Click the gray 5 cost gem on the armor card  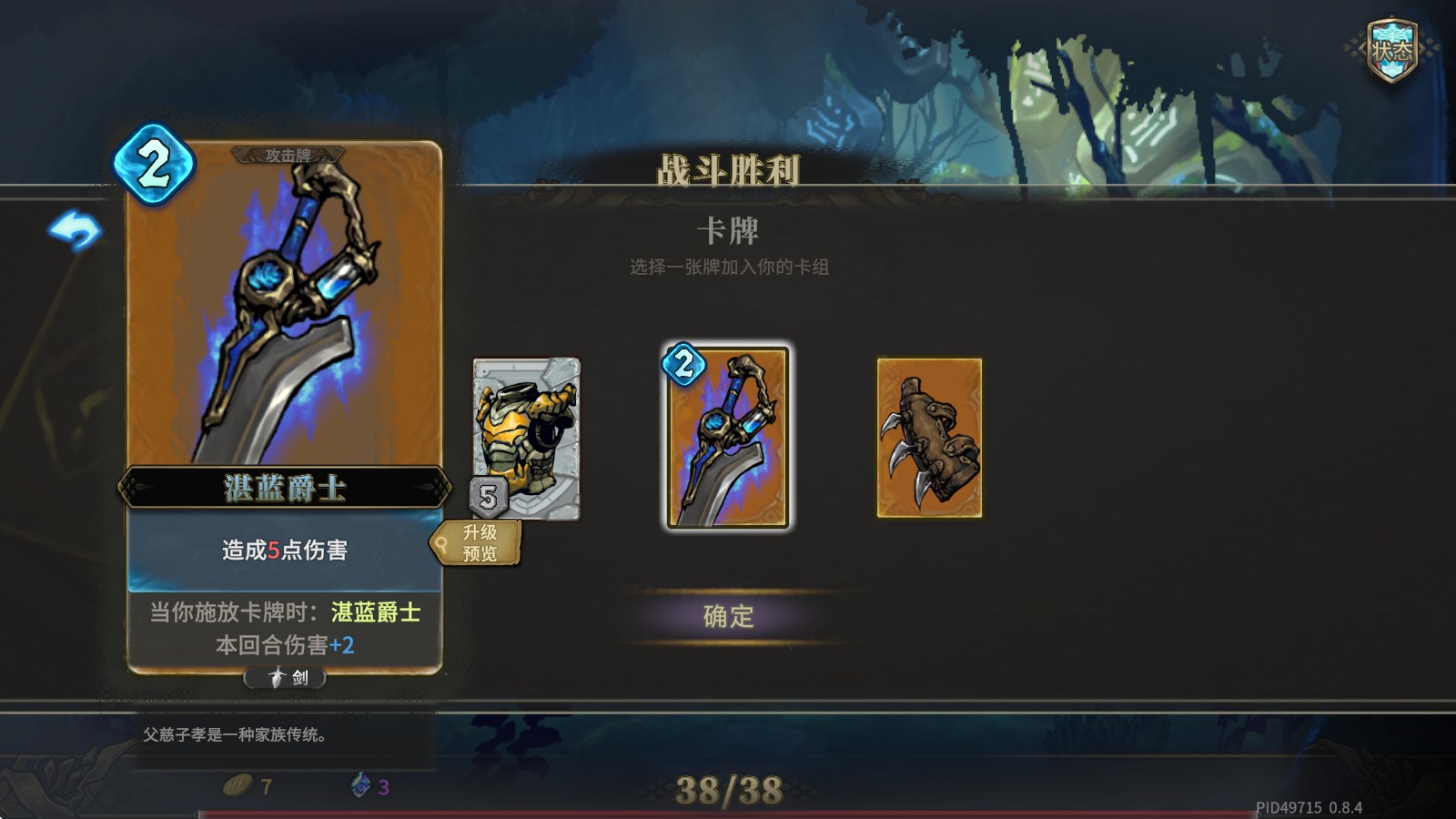489,496
